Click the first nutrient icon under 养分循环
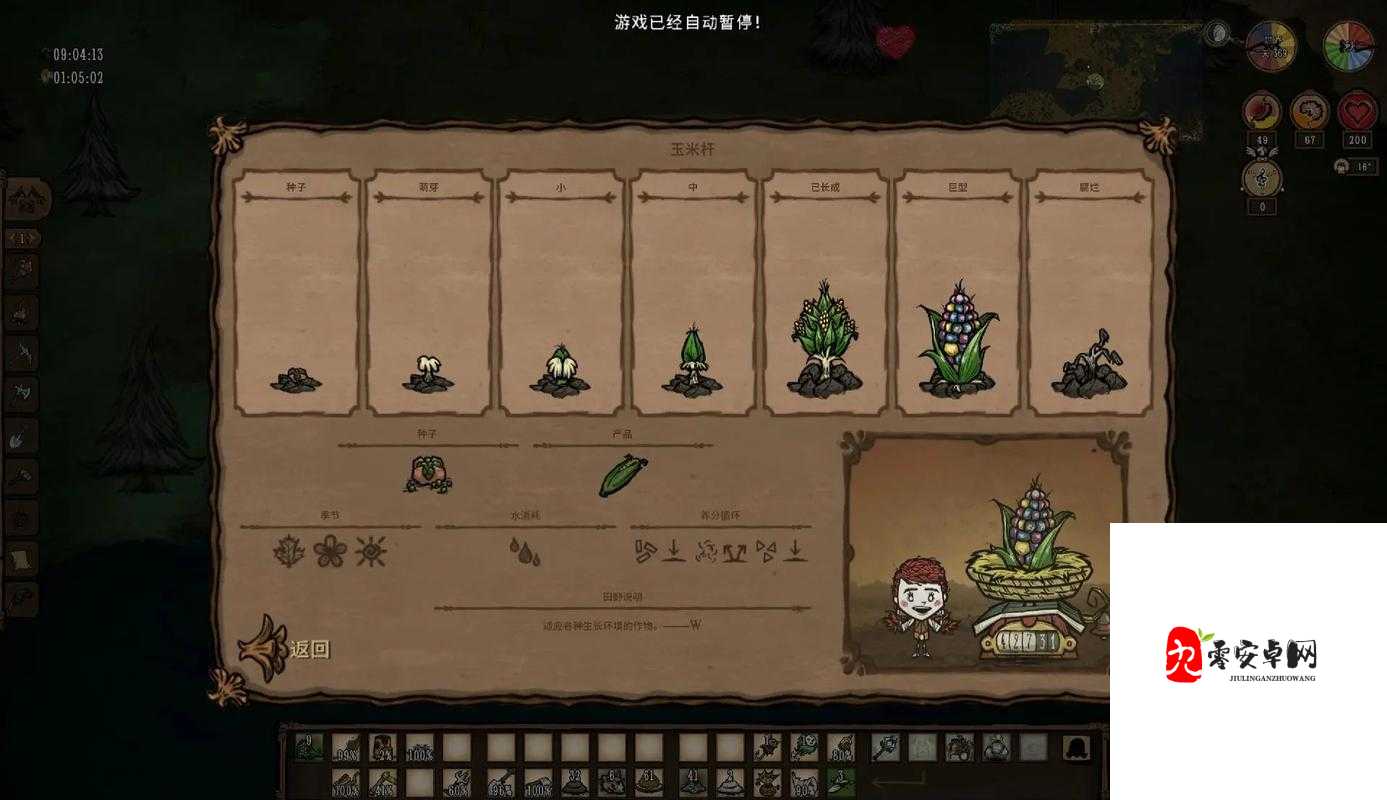Viewport: 1387px width, 800px height. tap(647, 551)
